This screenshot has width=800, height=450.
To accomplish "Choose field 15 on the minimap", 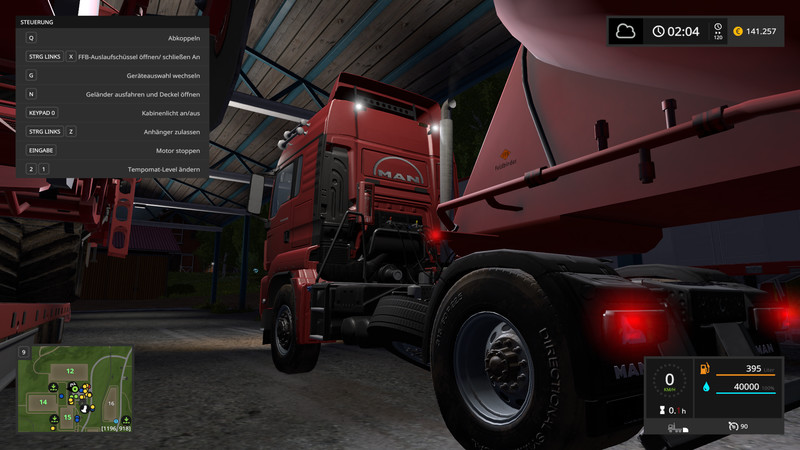I will coord(67,417).
